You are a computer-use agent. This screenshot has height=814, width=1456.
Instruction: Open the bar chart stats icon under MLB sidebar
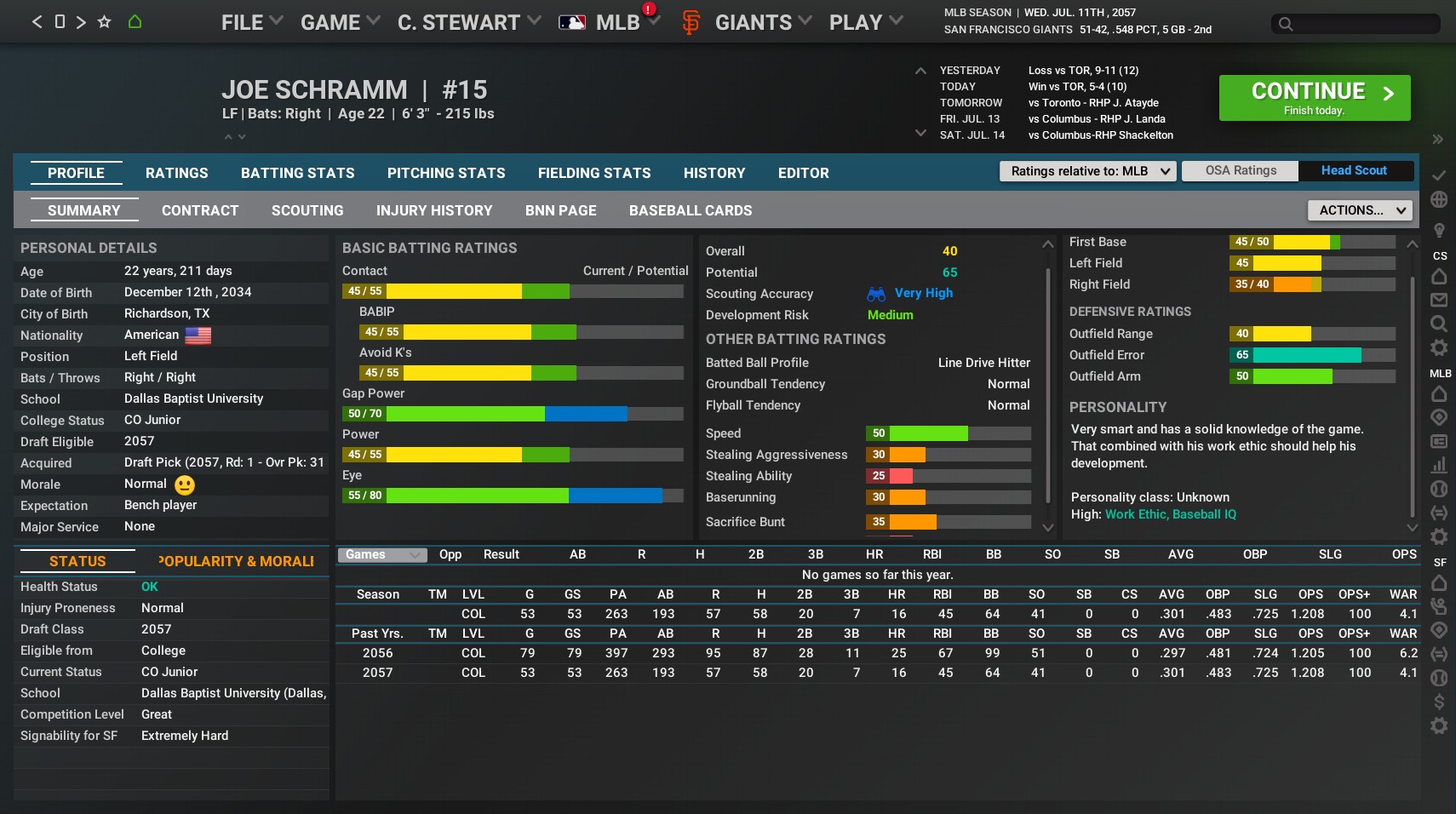click(x=1439, y=465)
